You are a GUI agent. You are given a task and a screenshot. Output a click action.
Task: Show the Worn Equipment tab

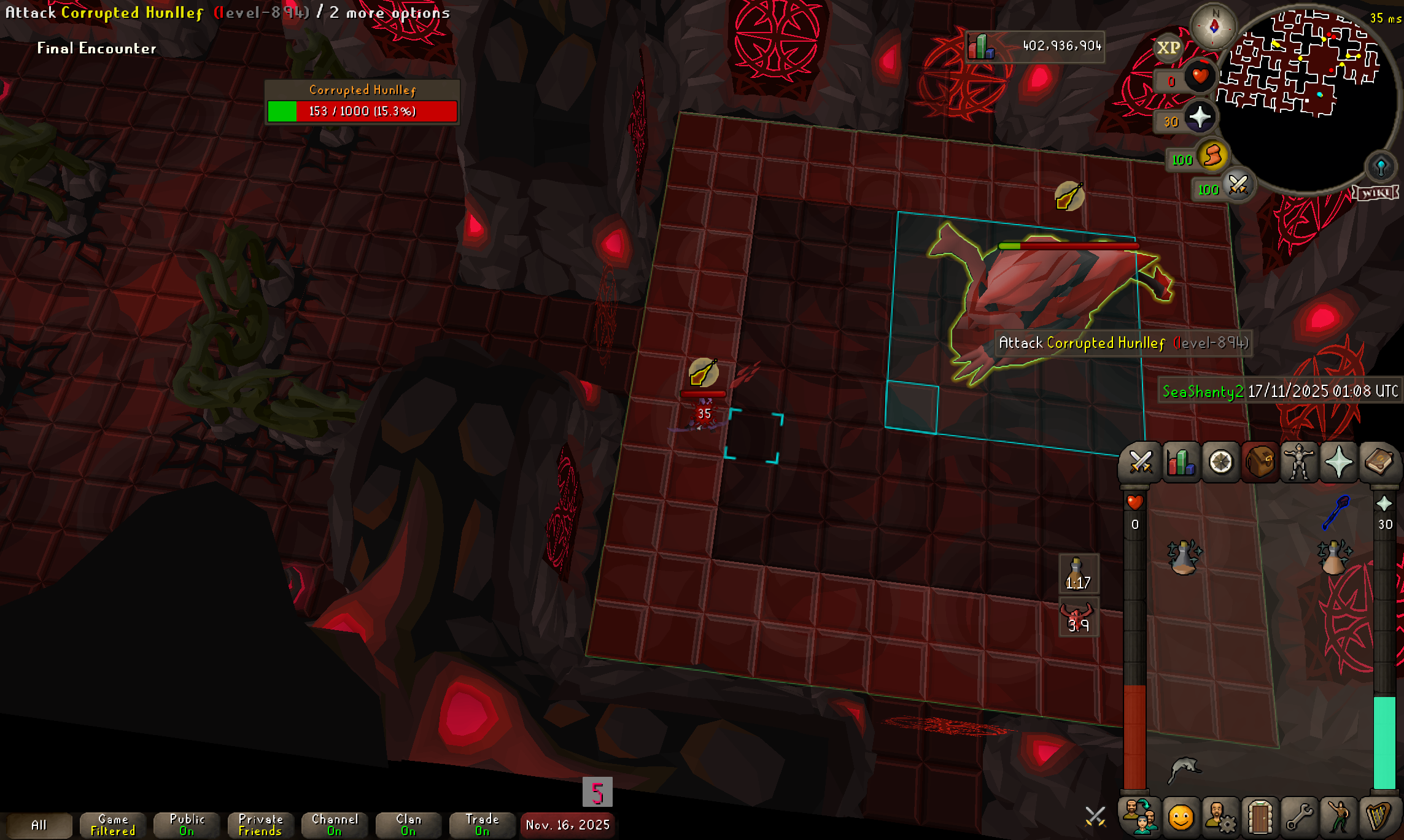point(1299,462)
